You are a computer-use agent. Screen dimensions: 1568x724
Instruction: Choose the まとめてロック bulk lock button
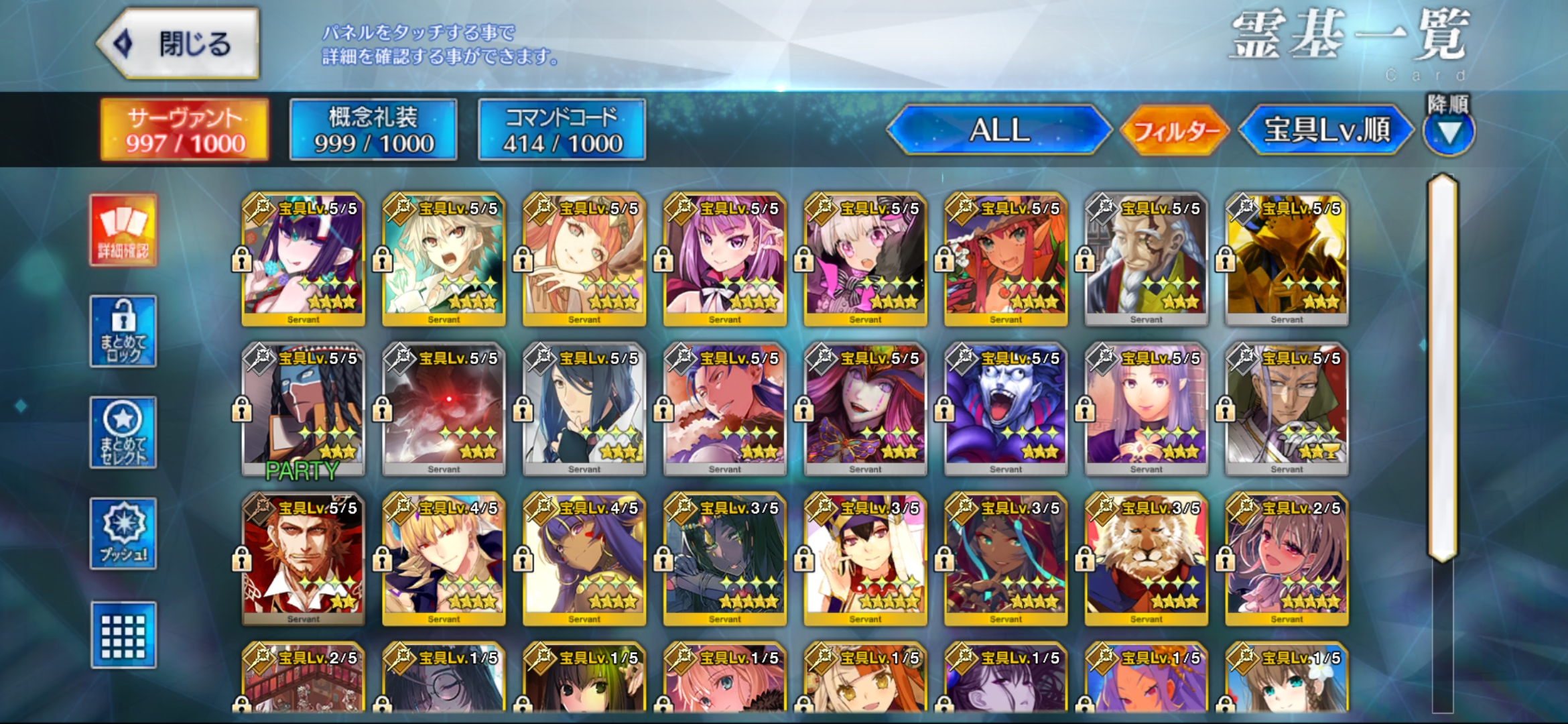click(x=124, y=331)
